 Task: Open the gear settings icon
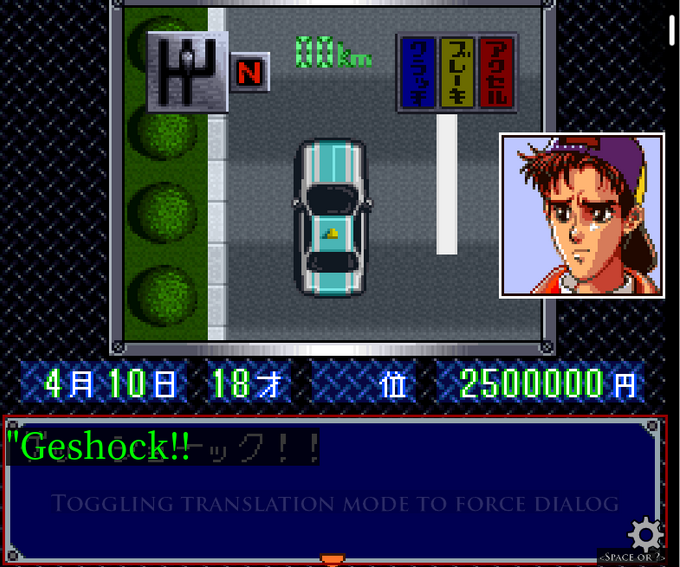tap(646, 533)
